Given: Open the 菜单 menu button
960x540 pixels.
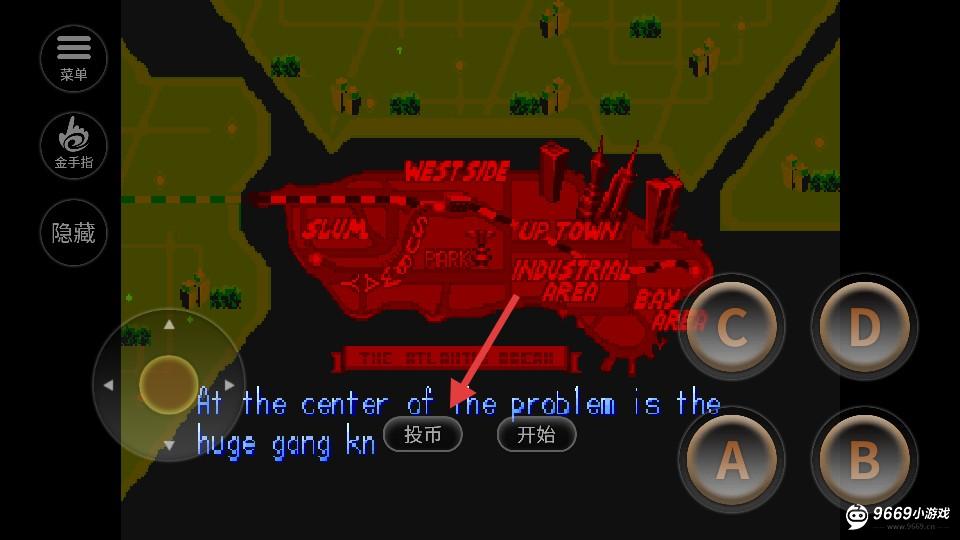Looking at the screenshot, I should click(x=73, y=58).
